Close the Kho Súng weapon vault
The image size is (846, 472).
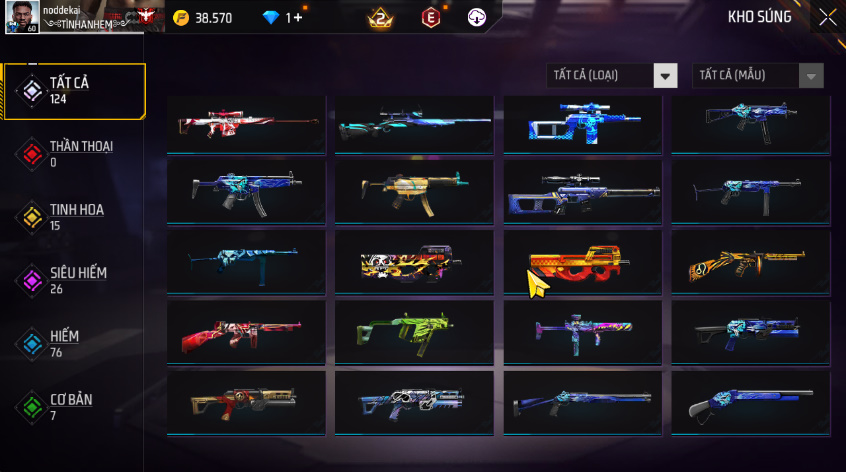pos(827,17)
